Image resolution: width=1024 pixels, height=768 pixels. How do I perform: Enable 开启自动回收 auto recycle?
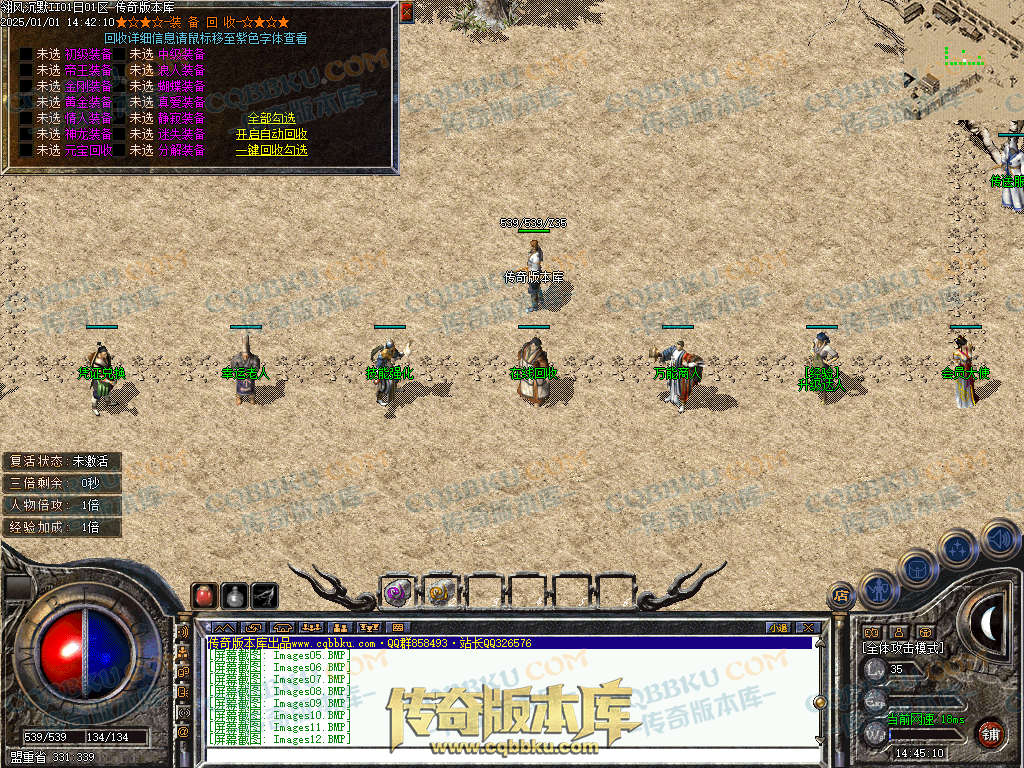click(271, 134)
